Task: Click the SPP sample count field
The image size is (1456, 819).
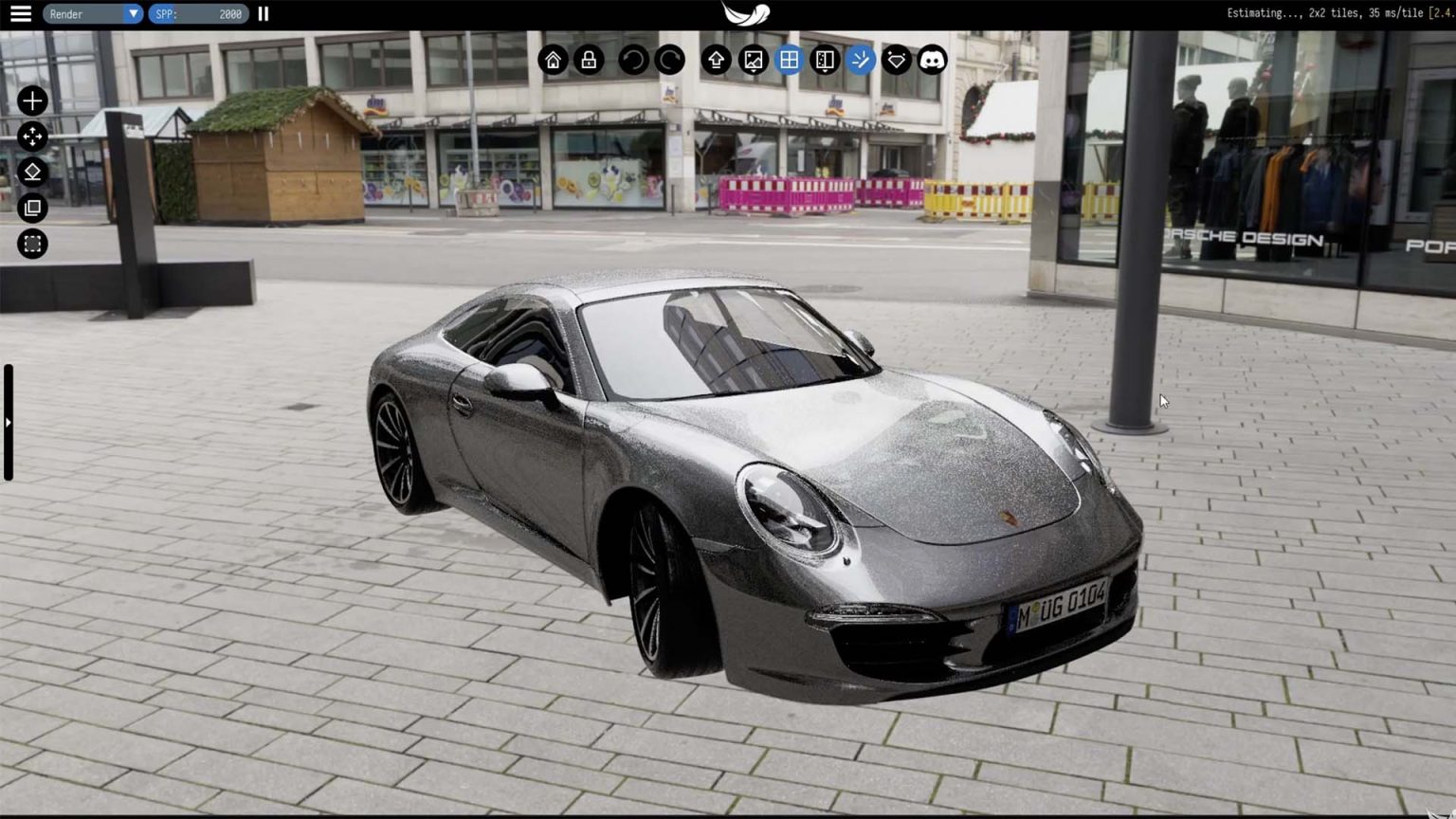Action: 198,14
